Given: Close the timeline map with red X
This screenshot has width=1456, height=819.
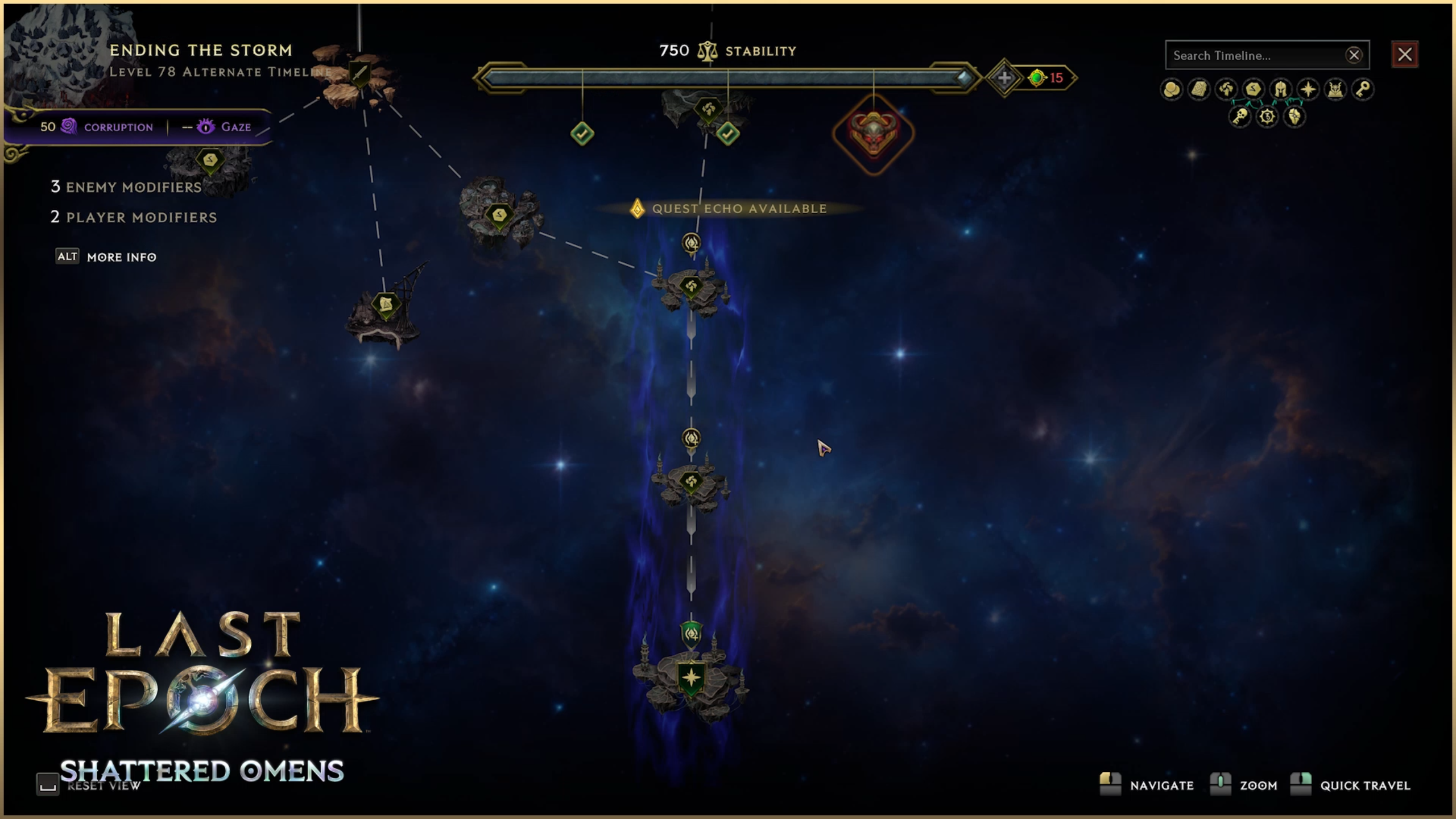Looking at the screenshot, I should tap(1404, 55).
